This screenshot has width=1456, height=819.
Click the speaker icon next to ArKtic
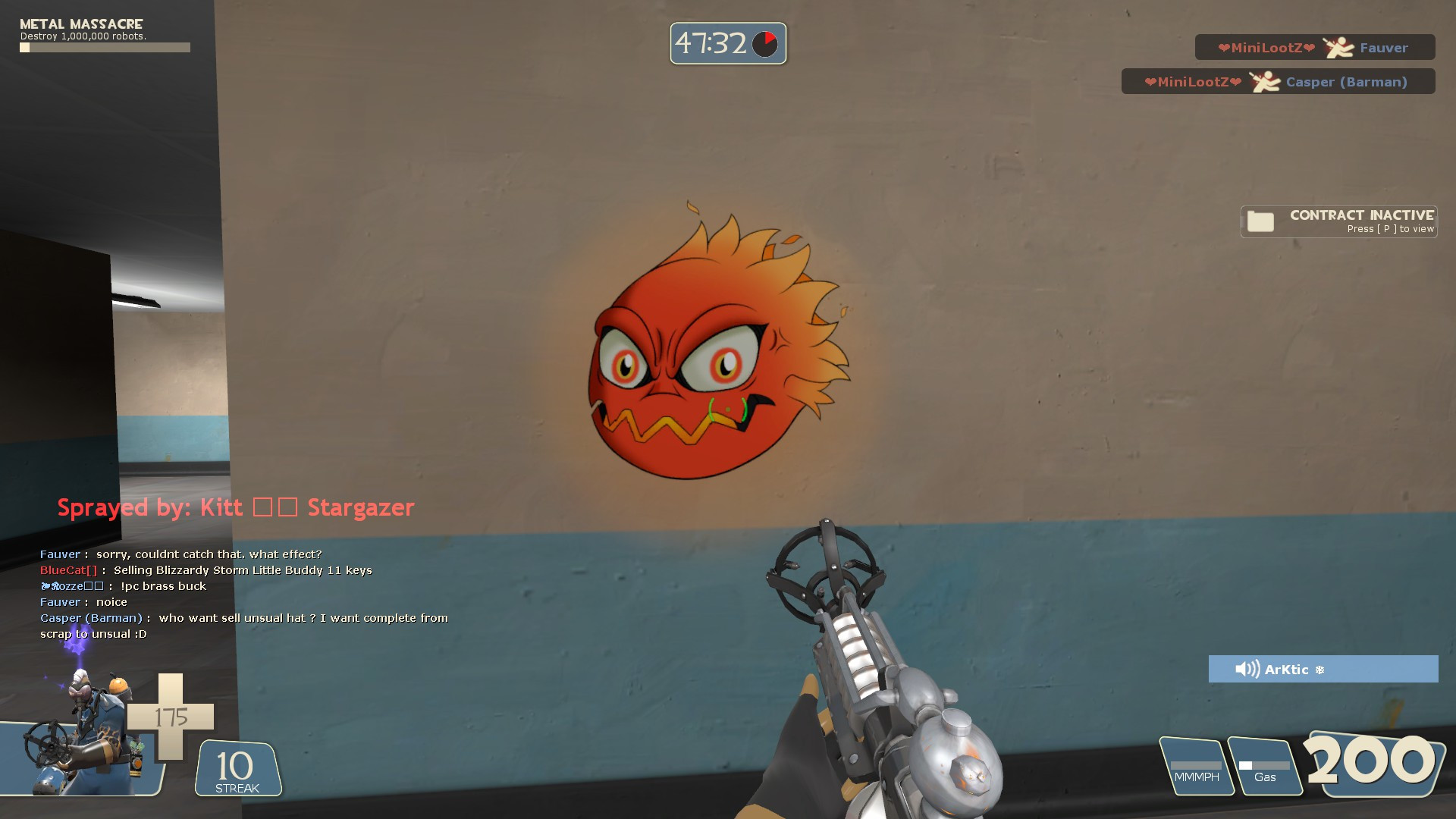(x=1247, y=669)
